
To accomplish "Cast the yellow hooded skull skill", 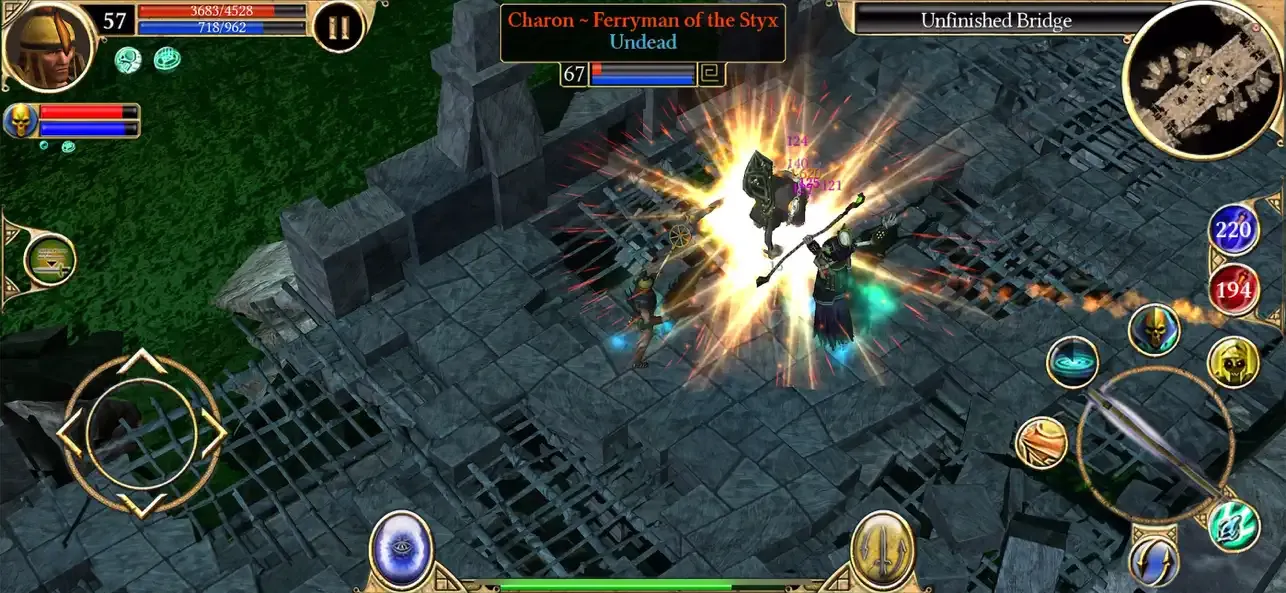I will coord(1232,362).
